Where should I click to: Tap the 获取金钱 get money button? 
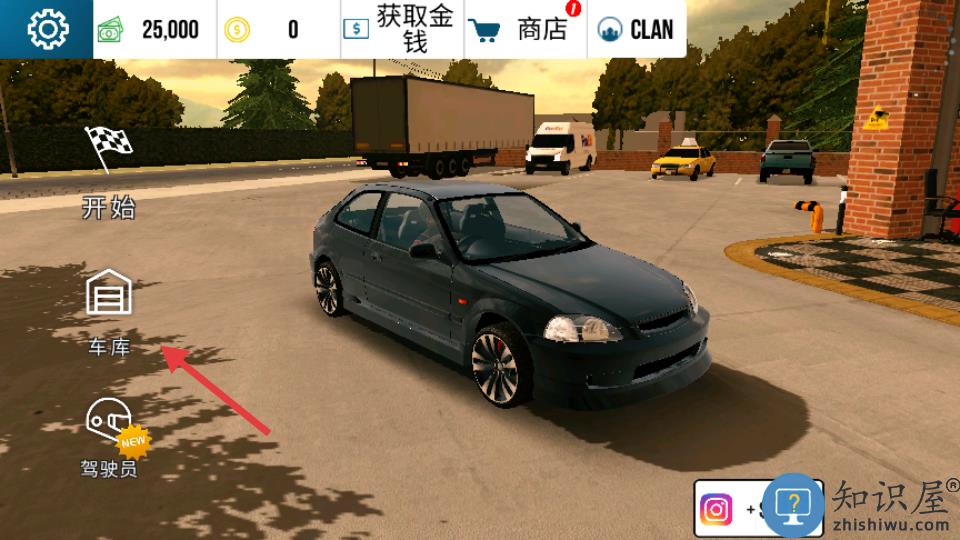[402, 29]
